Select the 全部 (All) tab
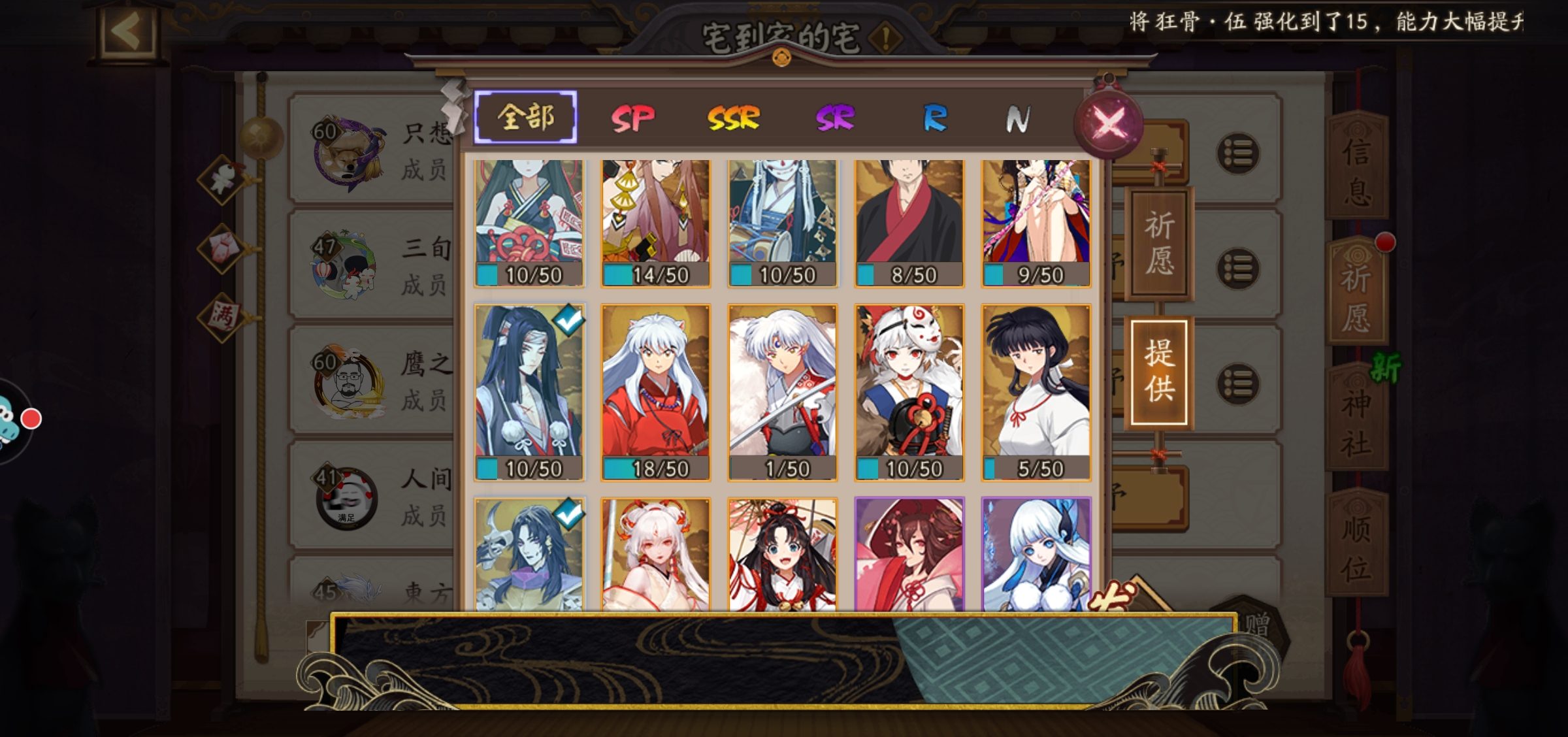The width and height of the screenshot is (1568, 737). tap(526, 118)
